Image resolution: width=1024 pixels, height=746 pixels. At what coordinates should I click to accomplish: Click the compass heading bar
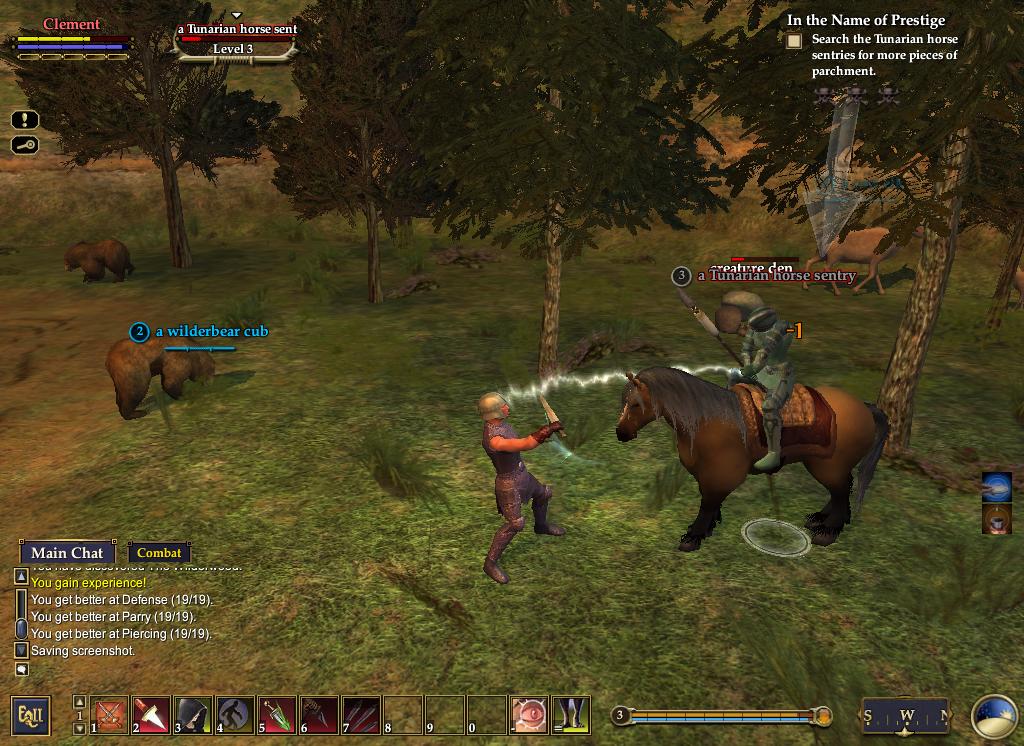[905, 715]
